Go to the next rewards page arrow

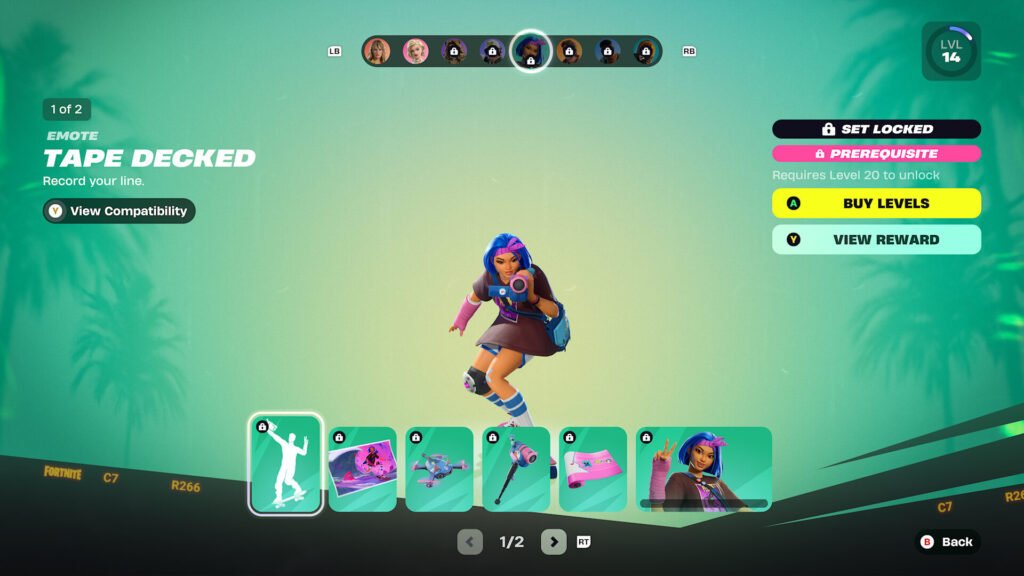(554, 542)
